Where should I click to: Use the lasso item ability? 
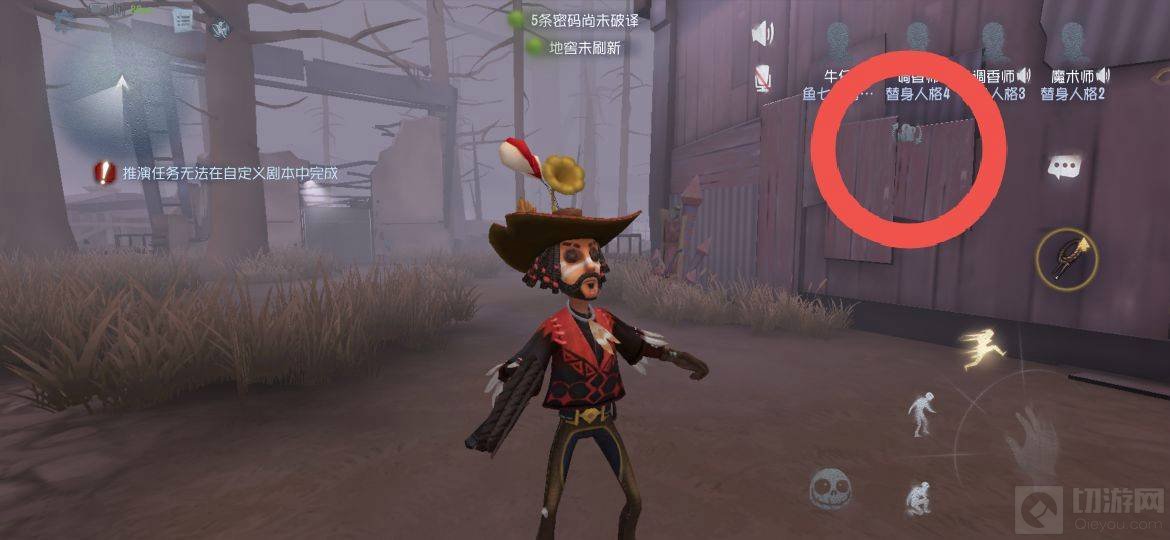(1067, 258)
